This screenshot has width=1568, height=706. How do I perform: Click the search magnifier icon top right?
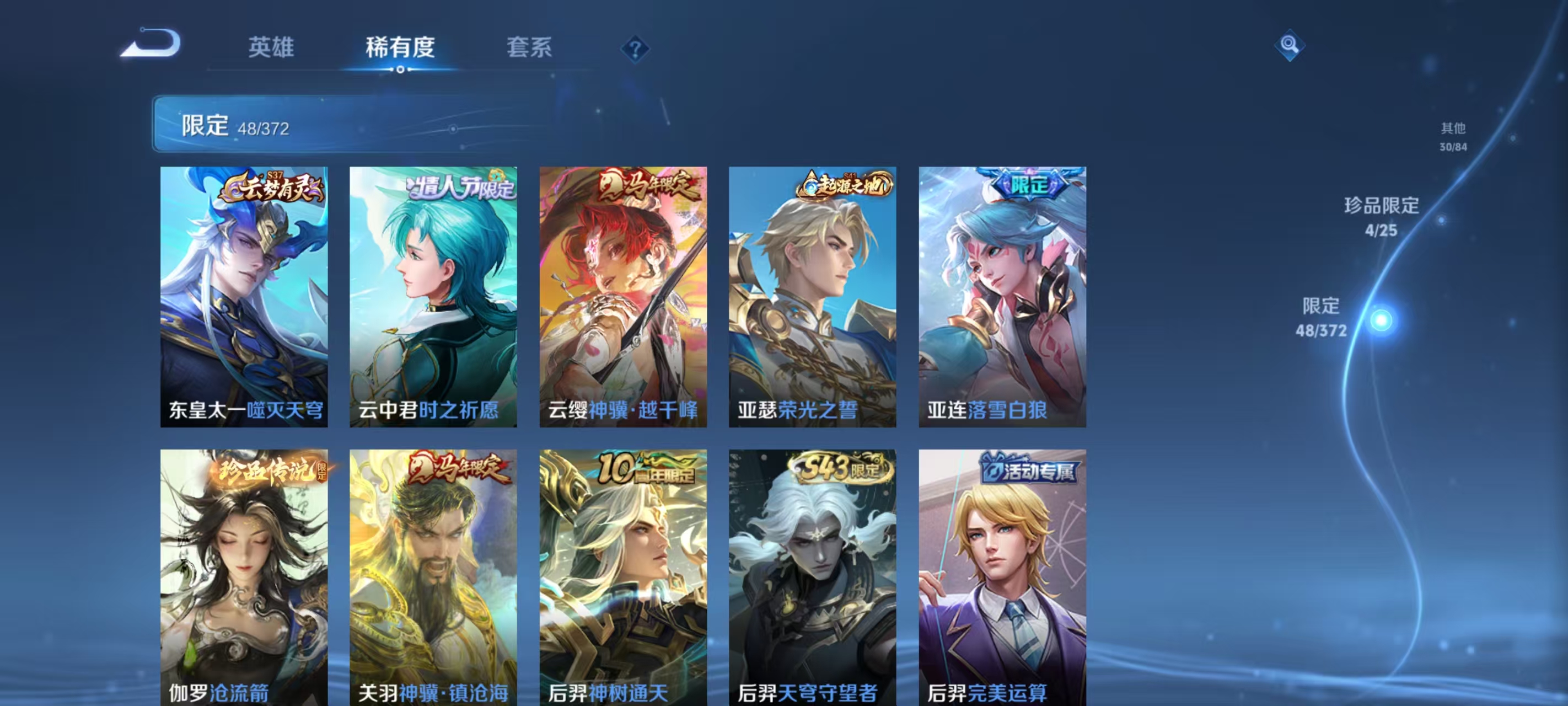point(1291,46)
